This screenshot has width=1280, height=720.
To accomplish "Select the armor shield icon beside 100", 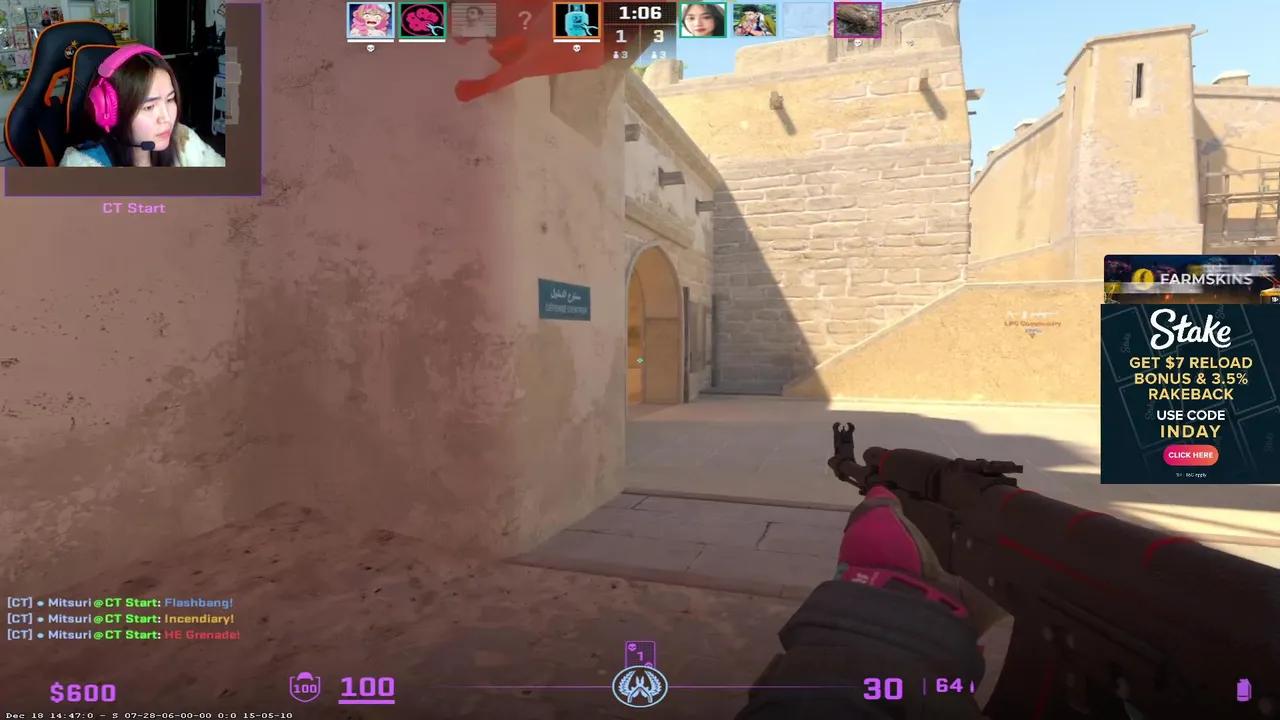I will pos(305,687).
